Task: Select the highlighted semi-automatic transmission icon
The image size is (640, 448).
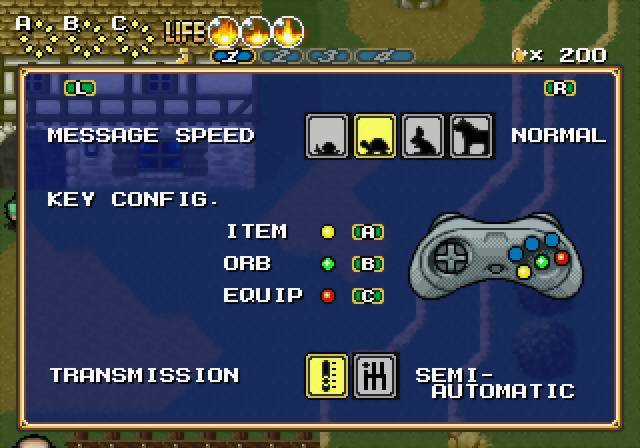Action: point(327,375)
